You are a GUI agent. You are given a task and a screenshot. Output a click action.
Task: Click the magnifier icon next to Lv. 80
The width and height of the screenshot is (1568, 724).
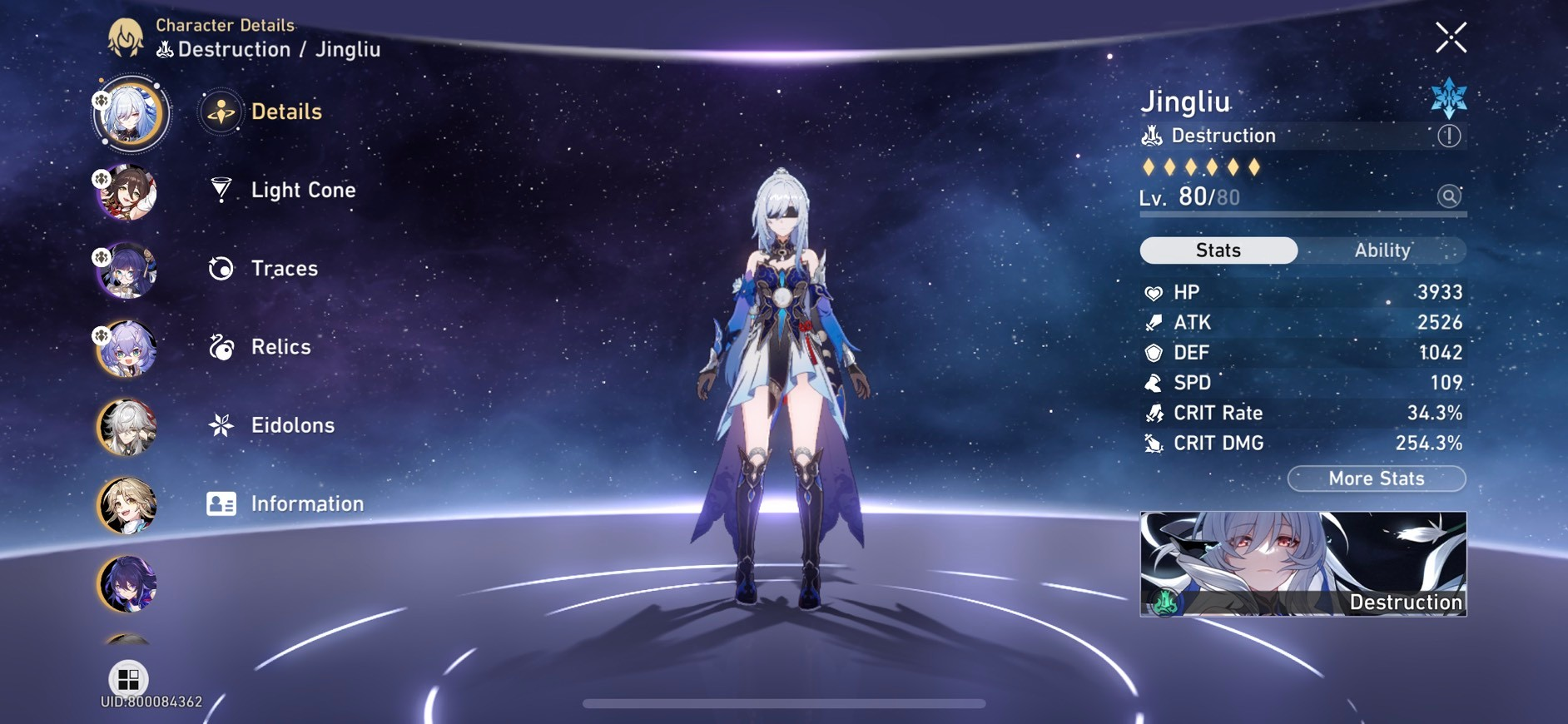tap(1449, 196)
